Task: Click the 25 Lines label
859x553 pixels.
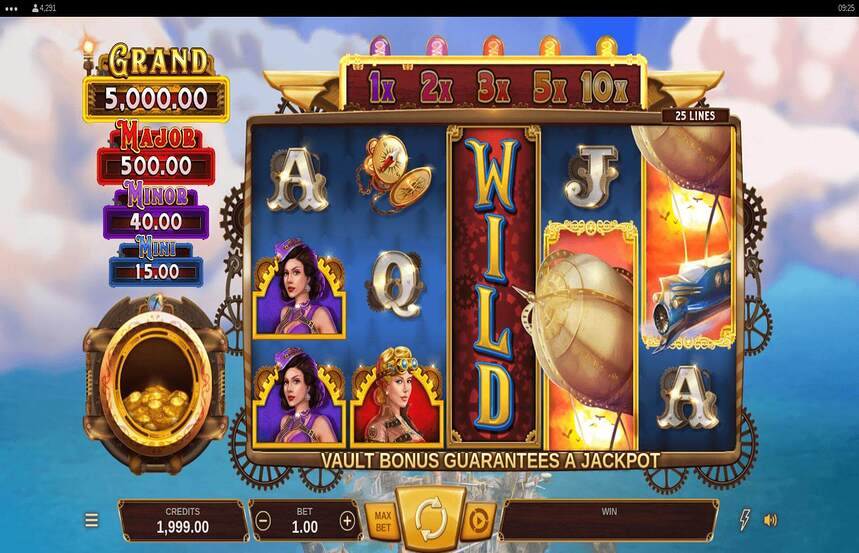Action: 695,116
